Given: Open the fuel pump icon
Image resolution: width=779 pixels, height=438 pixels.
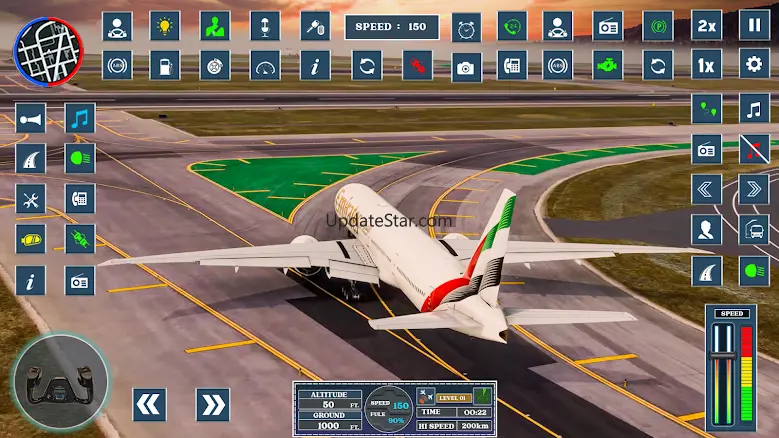Looking at the screenshot, I should 165,66.
